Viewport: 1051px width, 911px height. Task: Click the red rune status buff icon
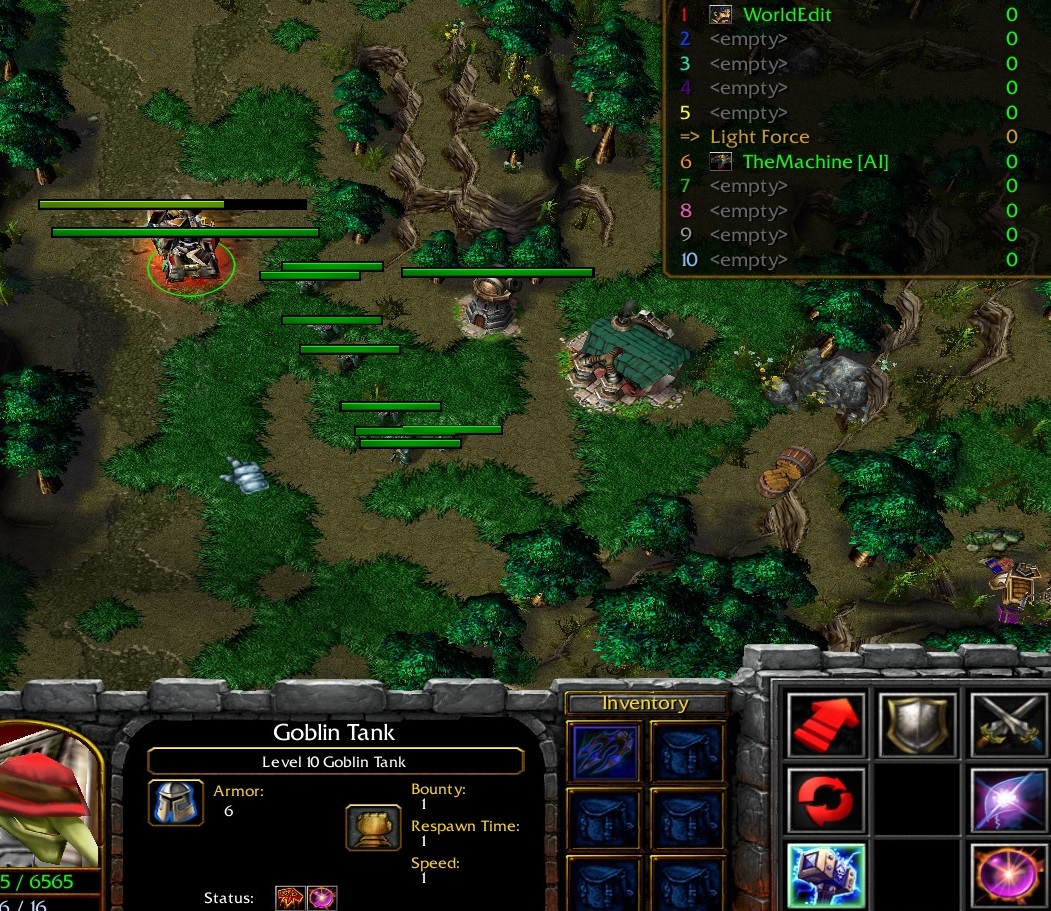(x=291, y=898)
